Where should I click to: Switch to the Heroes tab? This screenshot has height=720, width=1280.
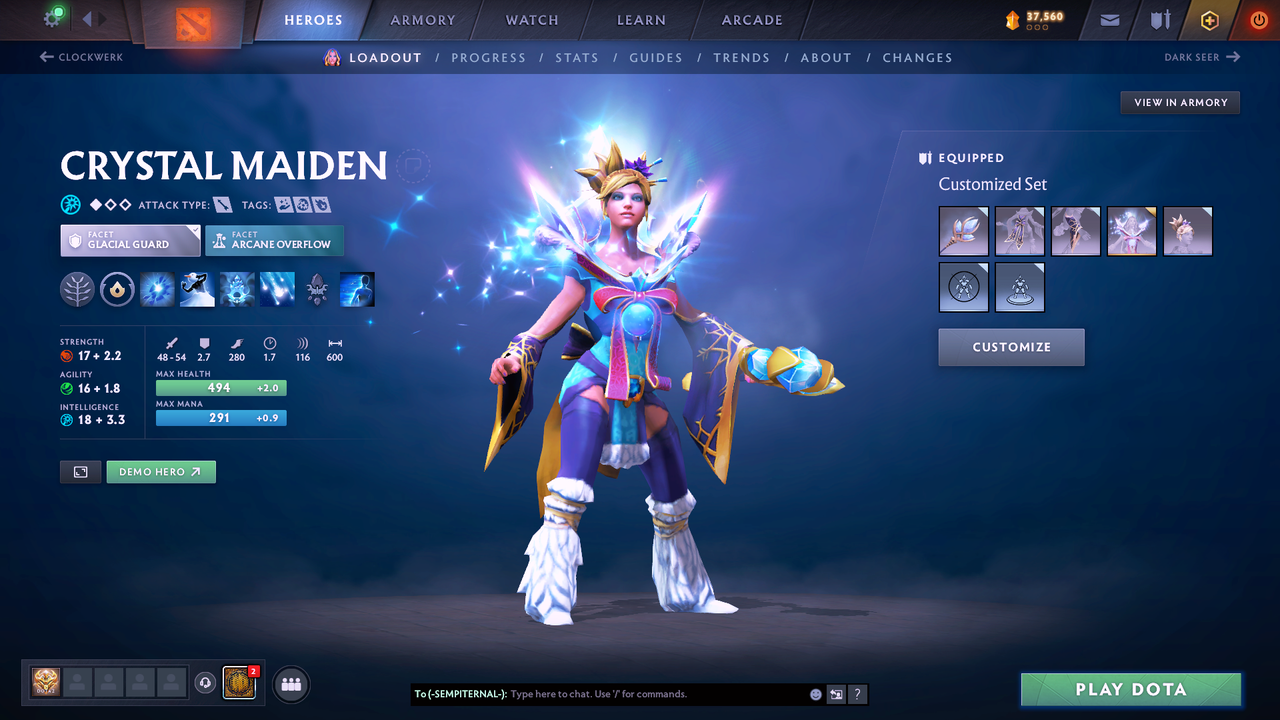pyautogui.click(x=313, y=20)
